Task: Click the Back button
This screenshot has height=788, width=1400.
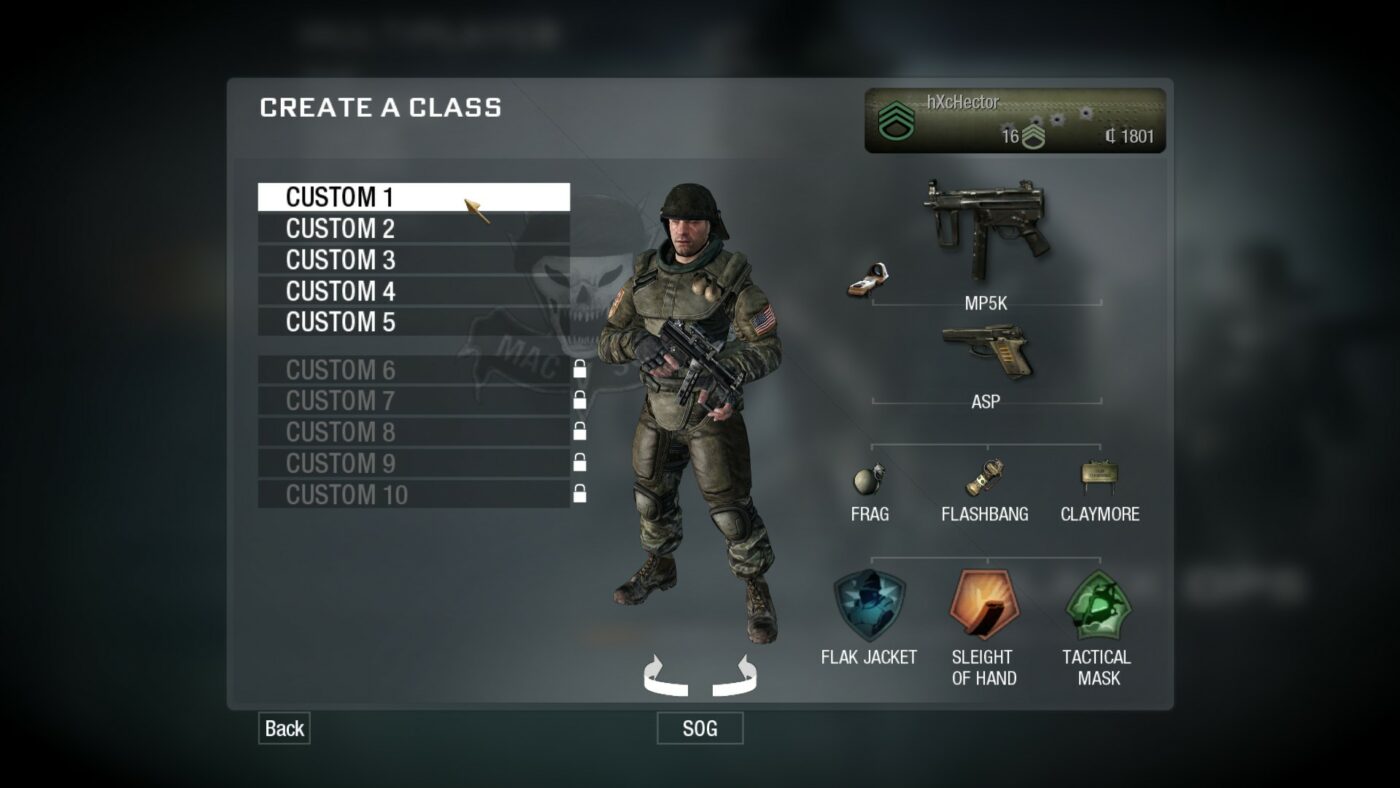Action: click(283, 728)
